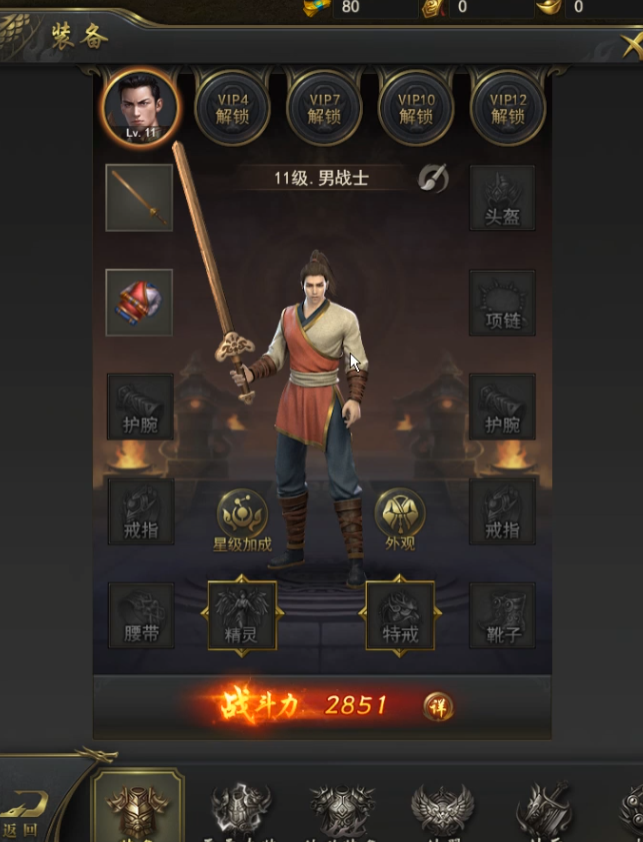Tap the VIP10 unlock slot
The width and height of the screenshot is (643, 842).
point(416,108)
